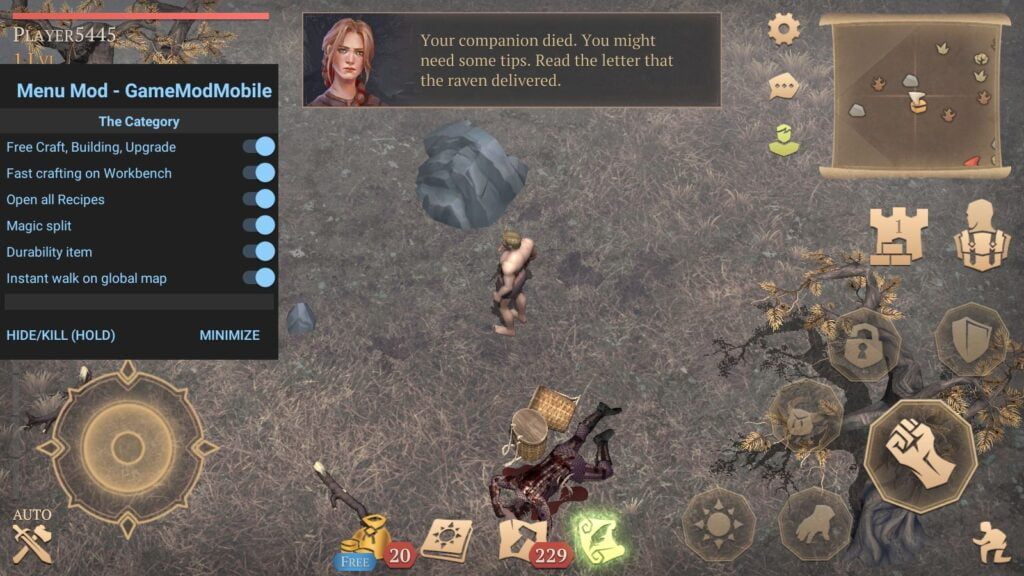
Task: Toggle Instant walk on global map
Action: (258, 278)
